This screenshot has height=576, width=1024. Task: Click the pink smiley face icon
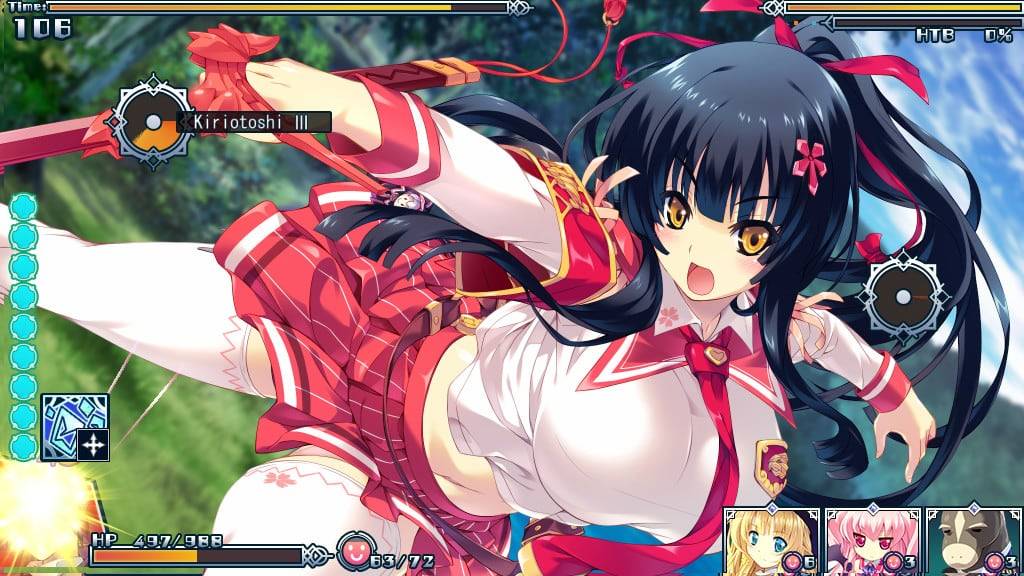pos(353,549)
